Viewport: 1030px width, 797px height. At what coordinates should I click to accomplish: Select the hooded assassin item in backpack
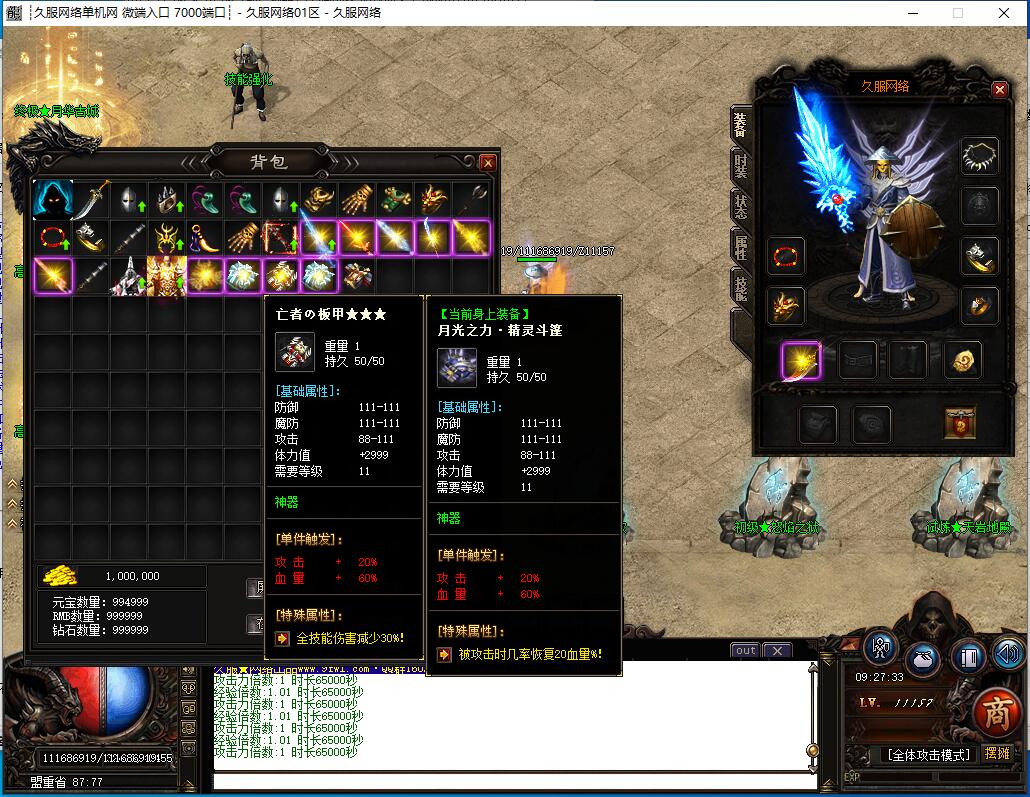pos(52,199)
